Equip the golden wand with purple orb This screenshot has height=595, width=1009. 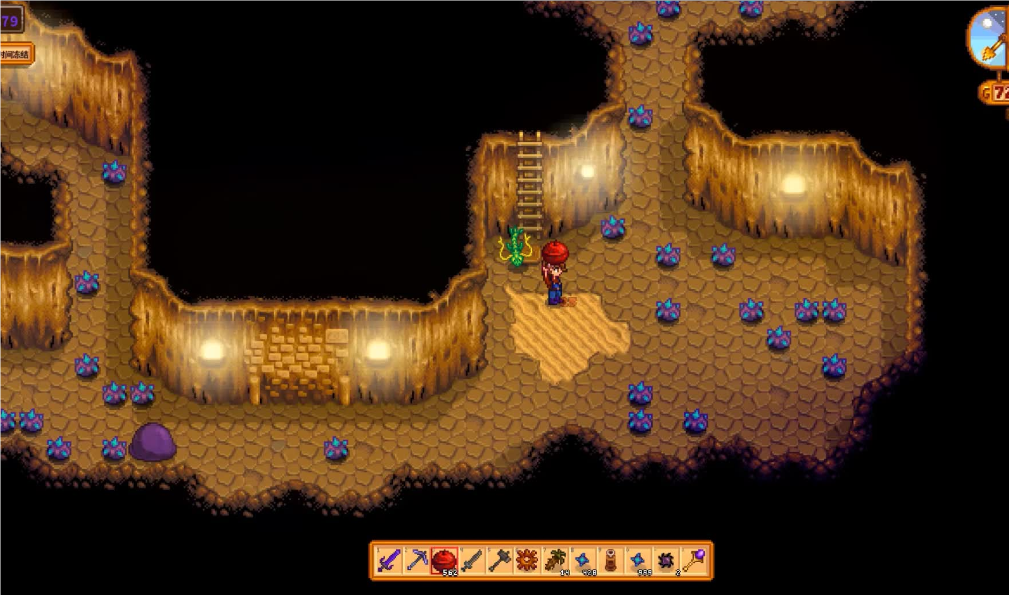pos(693,560)
